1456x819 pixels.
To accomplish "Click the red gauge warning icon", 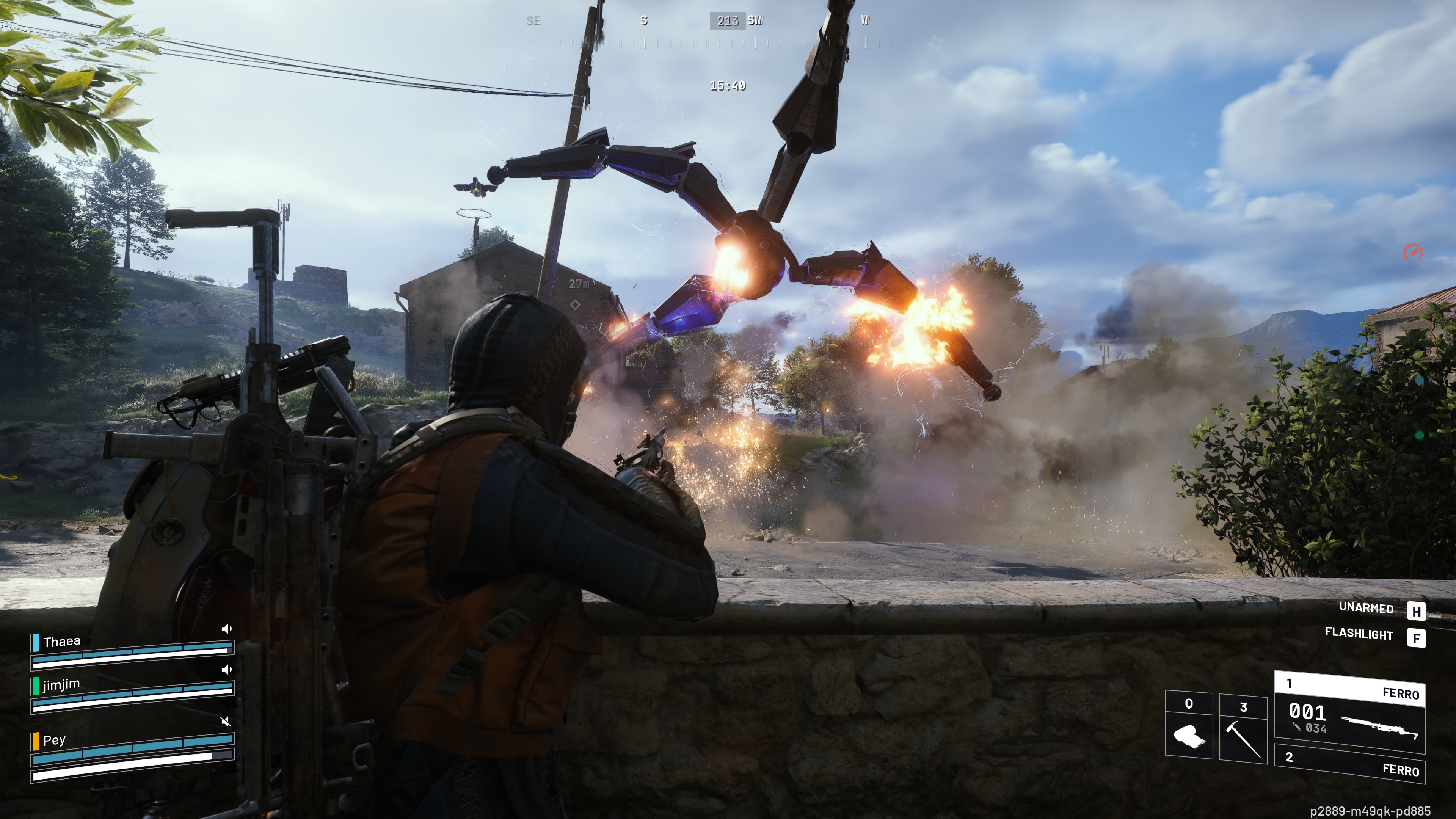I will 1414,252.
